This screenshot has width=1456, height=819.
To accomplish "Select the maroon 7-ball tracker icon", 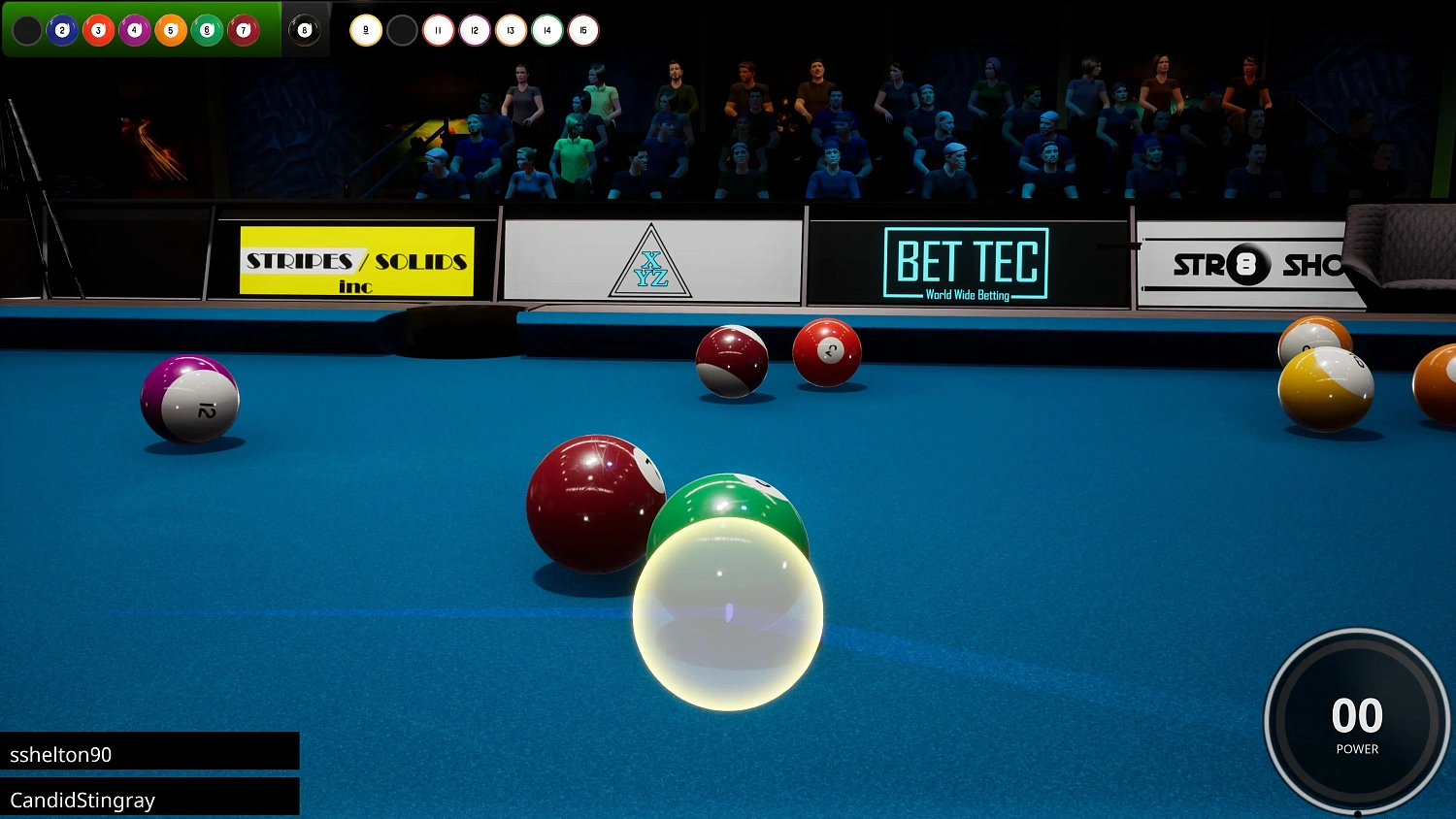I will click(242, 30).
